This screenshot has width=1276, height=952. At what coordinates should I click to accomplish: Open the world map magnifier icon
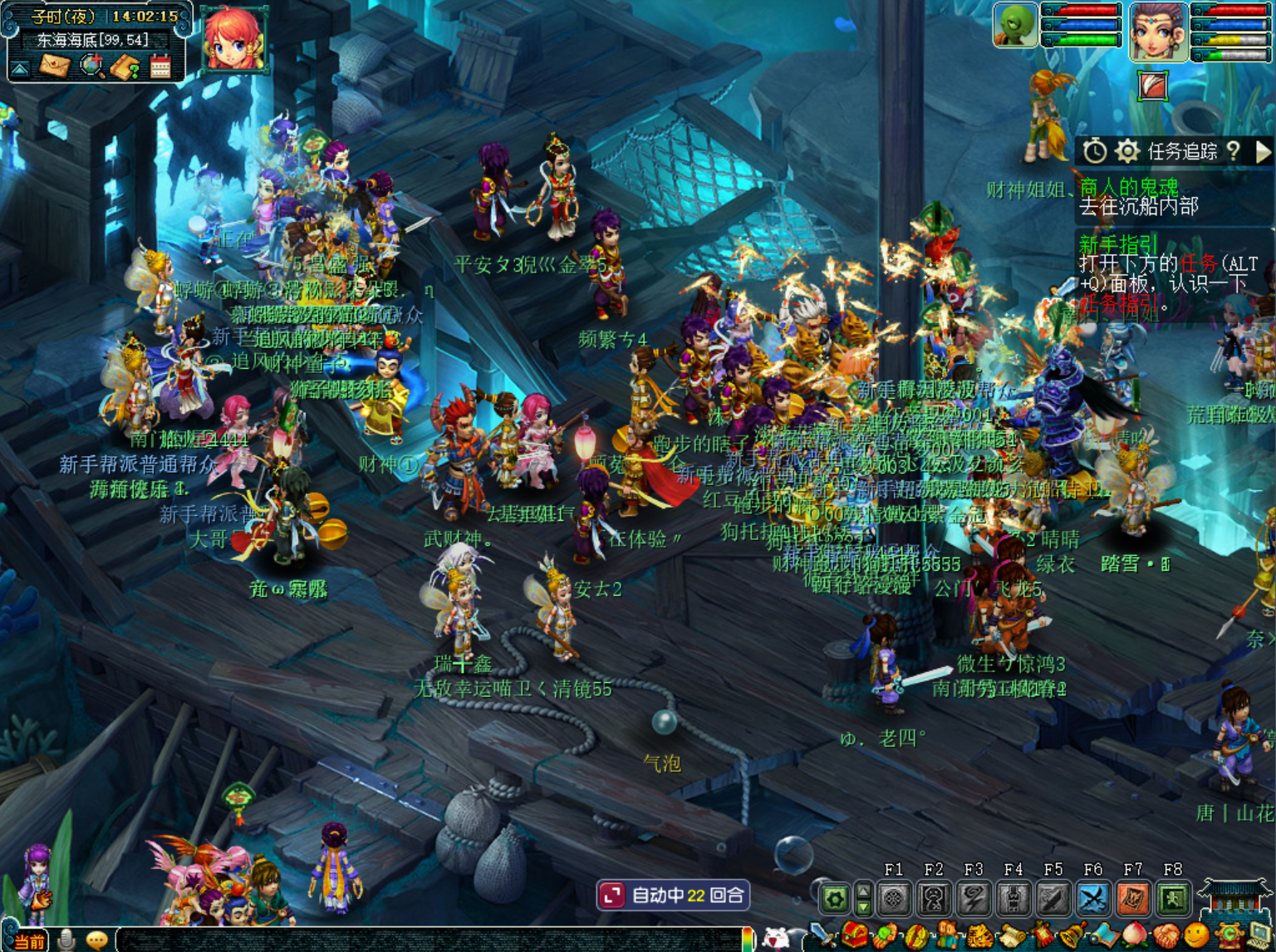pos(91,65)
